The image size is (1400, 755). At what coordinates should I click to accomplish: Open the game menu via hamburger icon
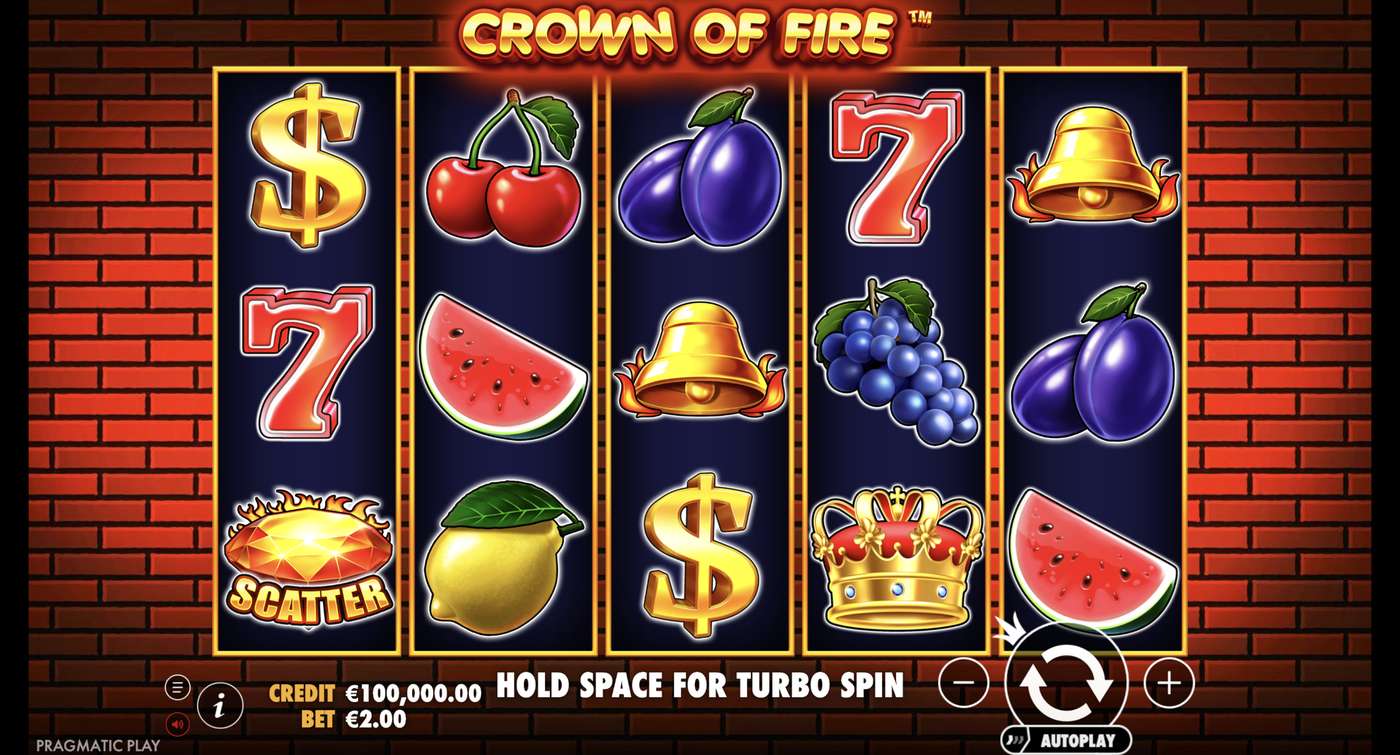coord(177,688)
